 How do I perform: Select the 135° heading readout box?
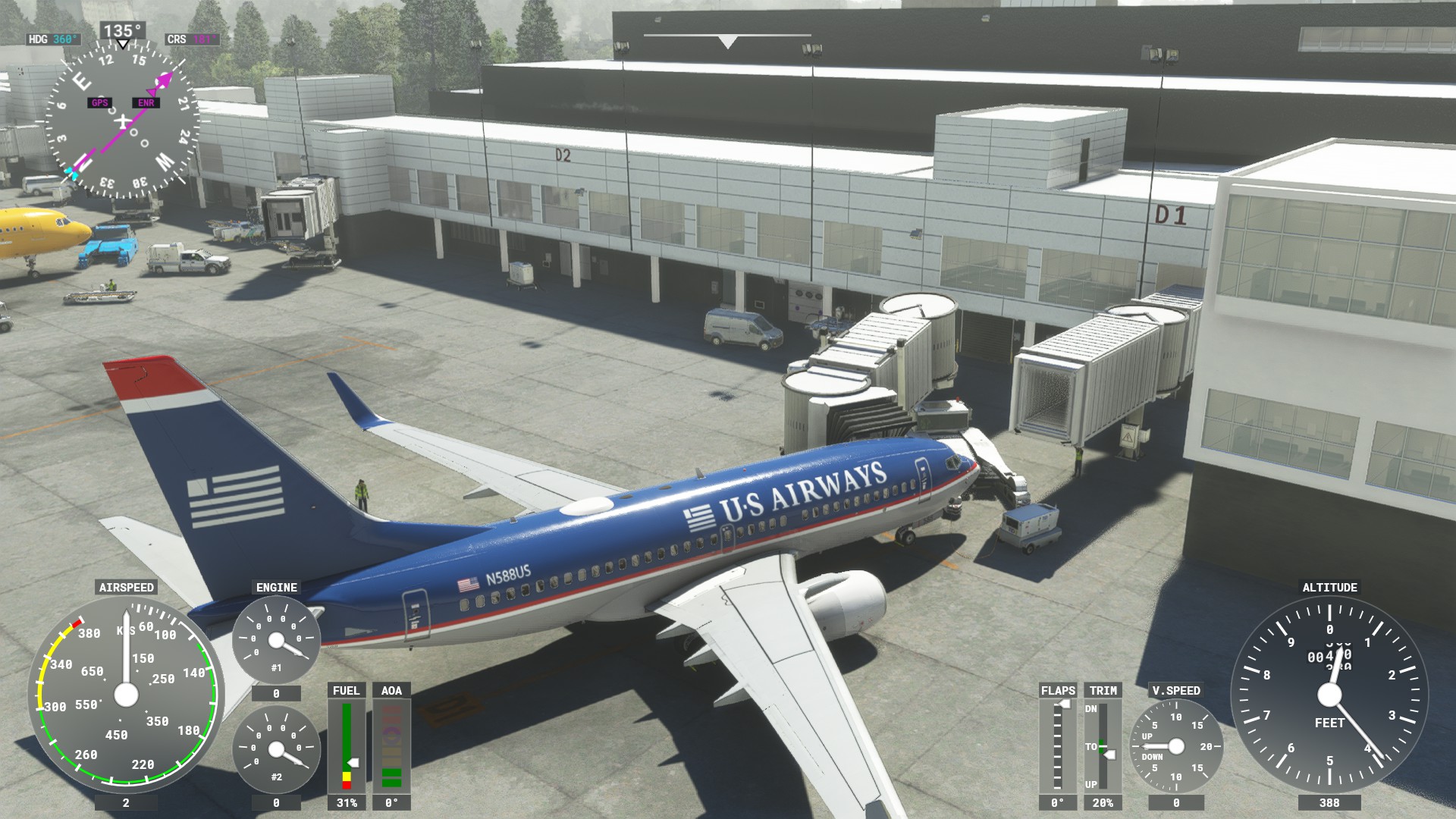tap(121, 29)
